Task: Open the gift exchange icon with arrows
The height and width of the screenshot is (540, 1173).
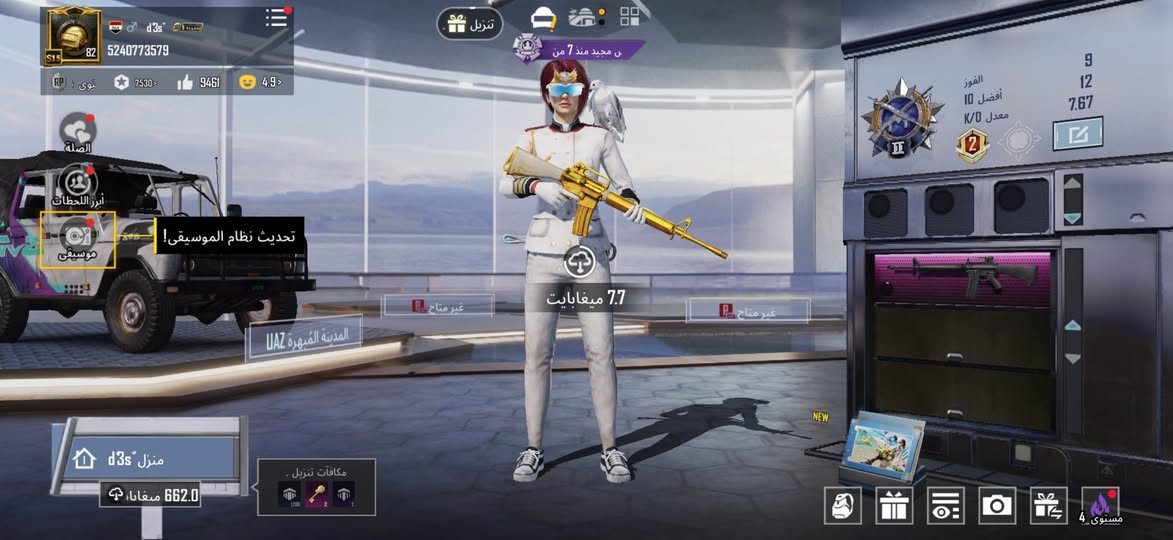Action: (1048, 505)
